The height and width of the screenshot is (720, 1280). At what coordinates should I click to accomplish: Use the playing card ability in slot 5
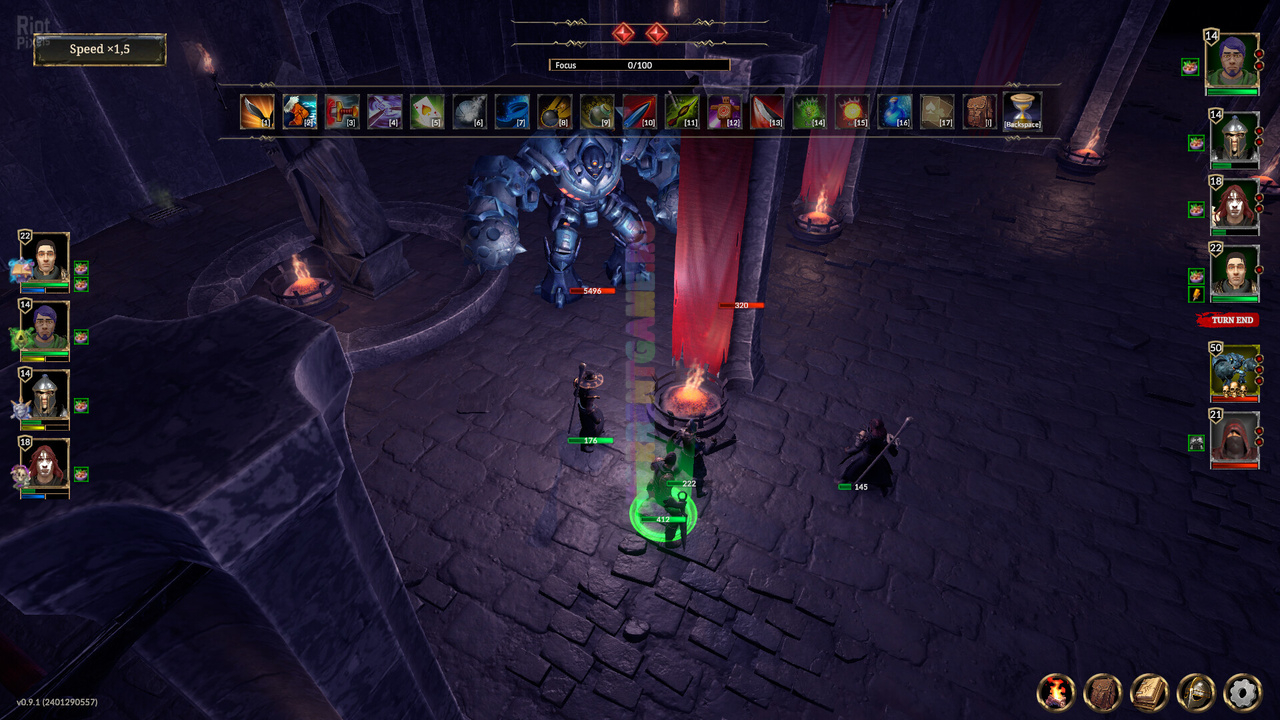tap(427, 111)
